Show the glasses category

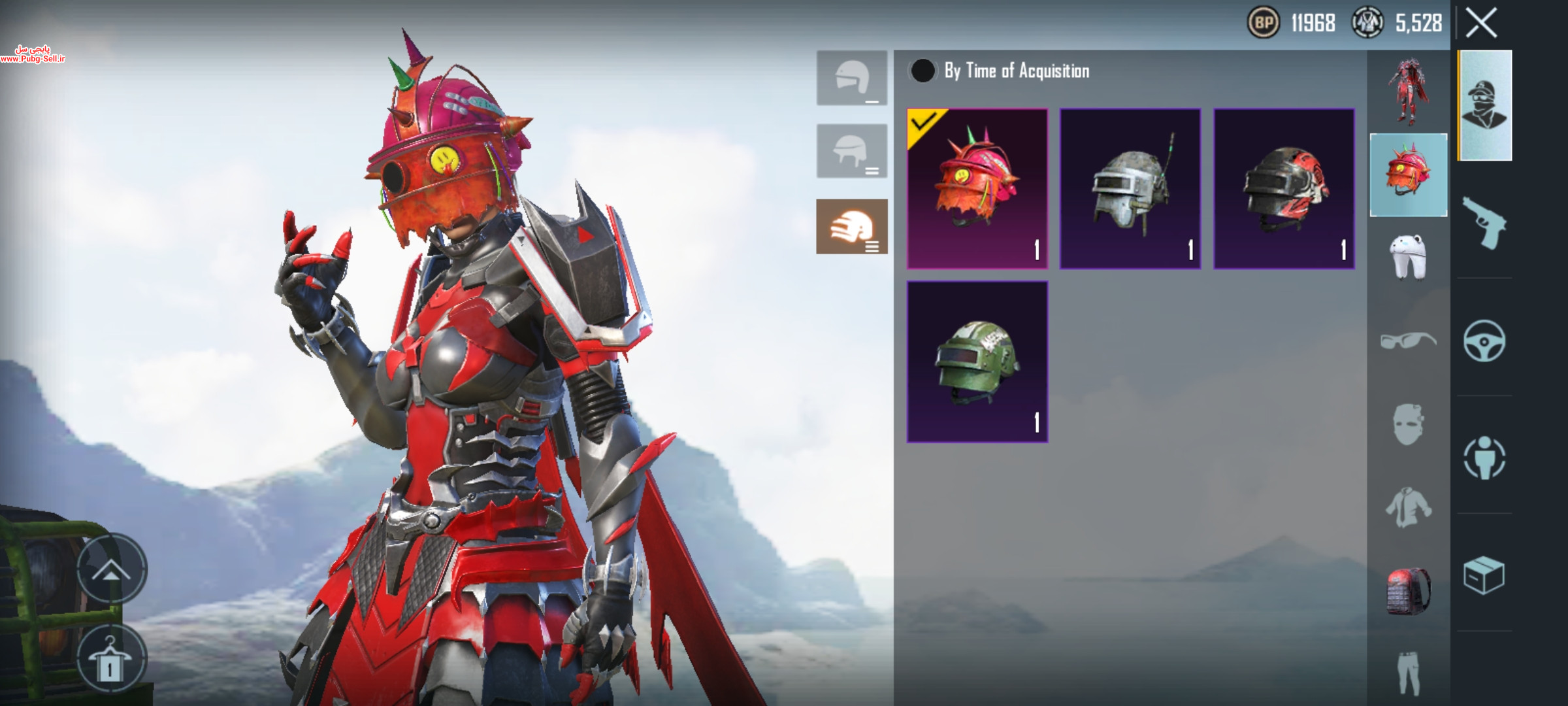pyautogui.click(x=1408, y=341)
